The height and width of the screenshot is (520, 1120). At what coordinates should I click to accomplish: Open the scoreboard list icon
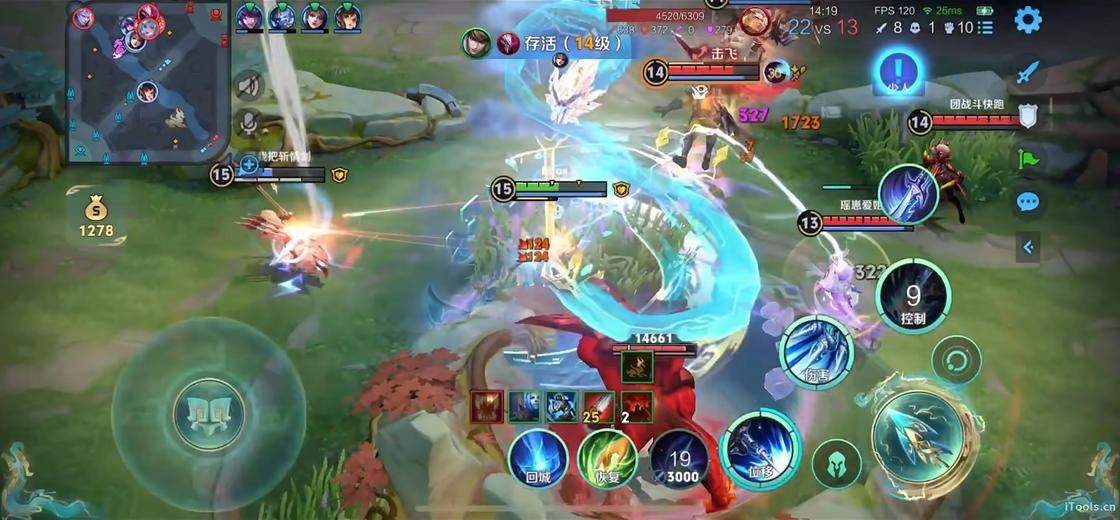tap(986, 28)
